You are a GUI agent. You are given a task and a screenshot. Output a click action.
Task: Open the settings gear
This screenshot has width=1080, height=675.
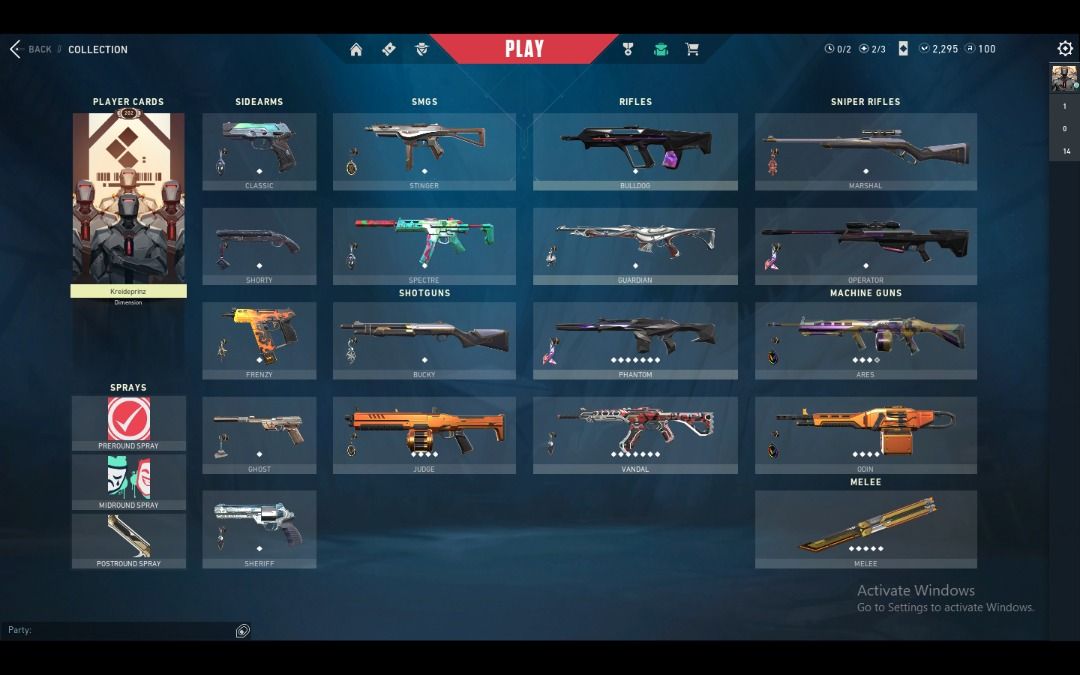pyautogui.click(x=1065, y=49)
